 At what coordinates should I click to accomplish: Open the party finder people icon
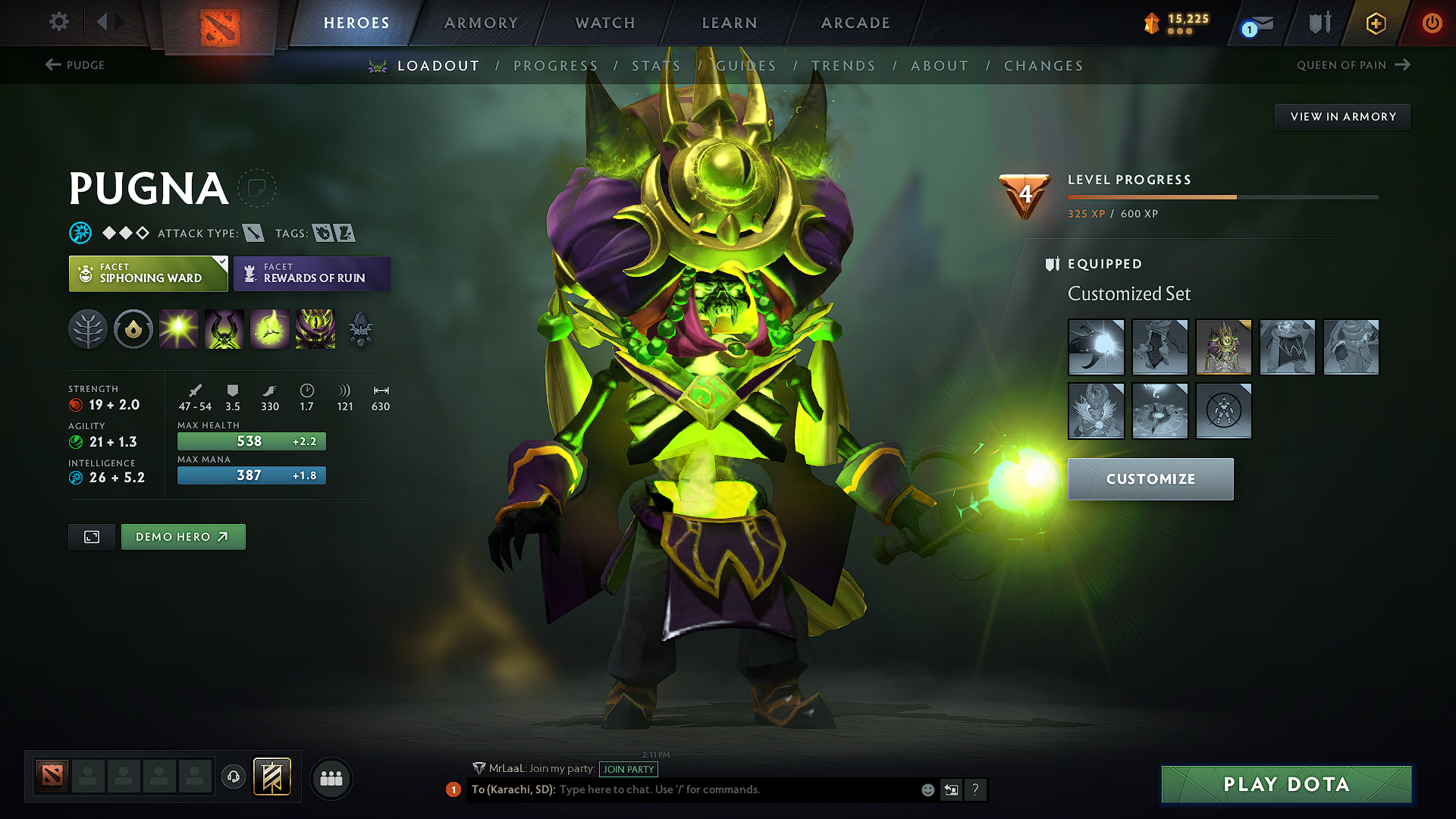click(331, 778)
